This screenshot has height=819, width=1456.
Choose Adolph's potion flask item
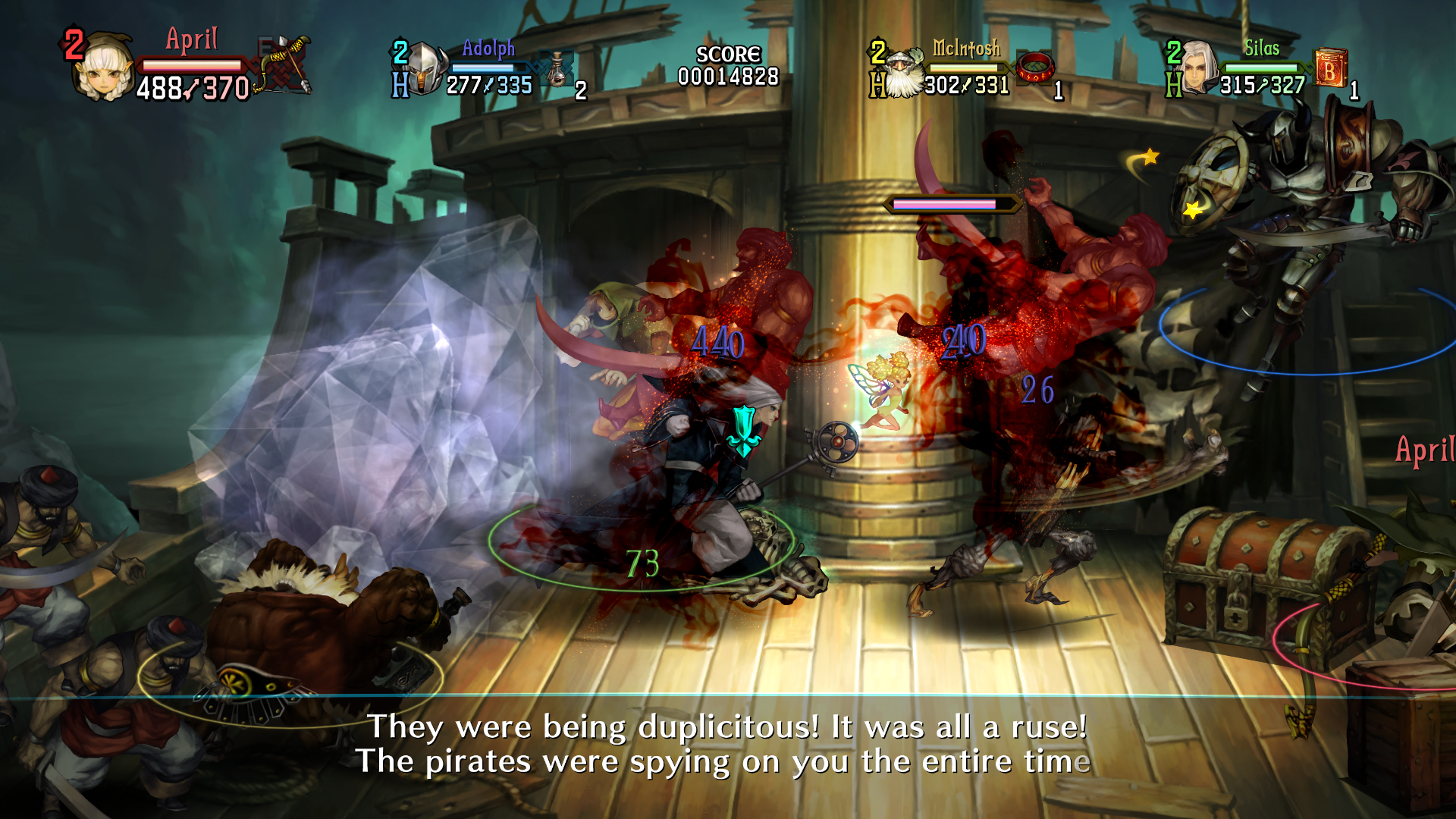[x=558, y=71]
